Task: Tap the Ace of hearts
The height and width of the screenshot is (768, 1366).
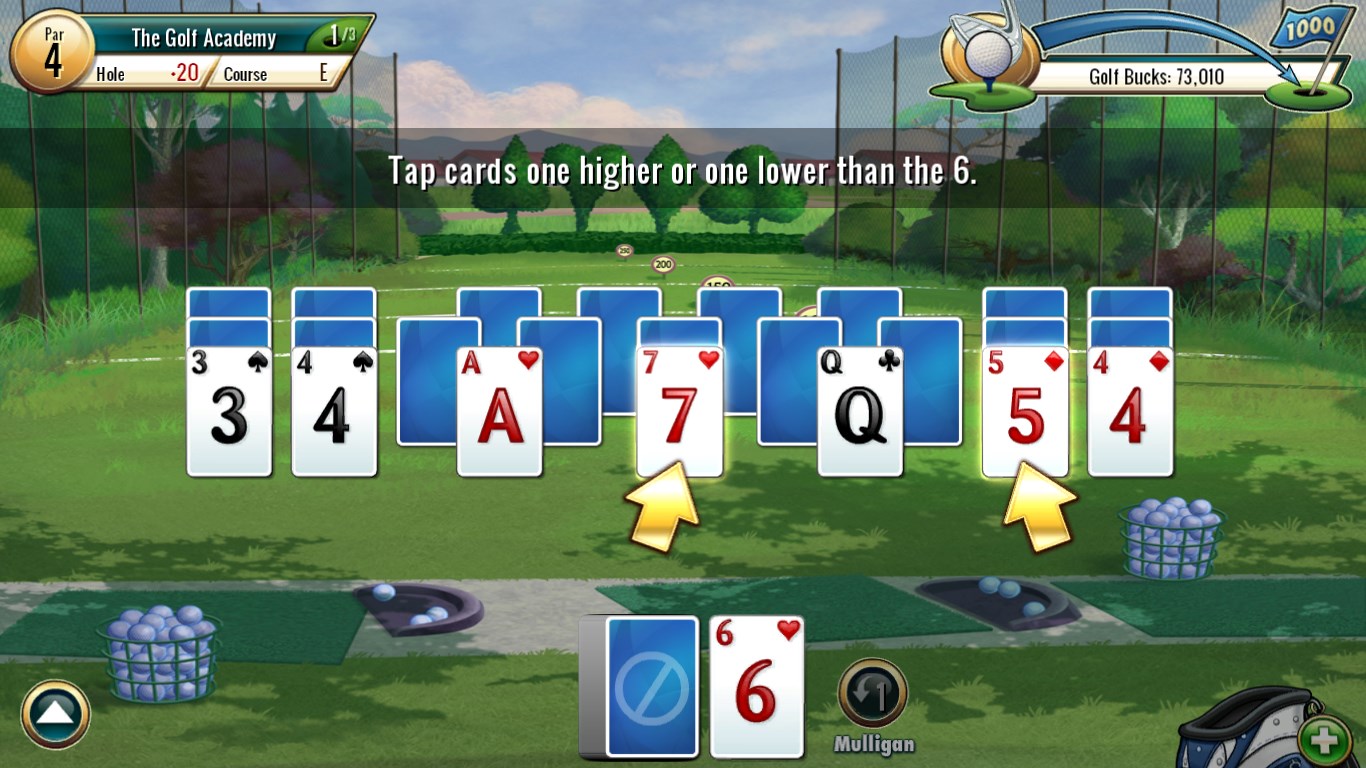Action: click(498, 410)
